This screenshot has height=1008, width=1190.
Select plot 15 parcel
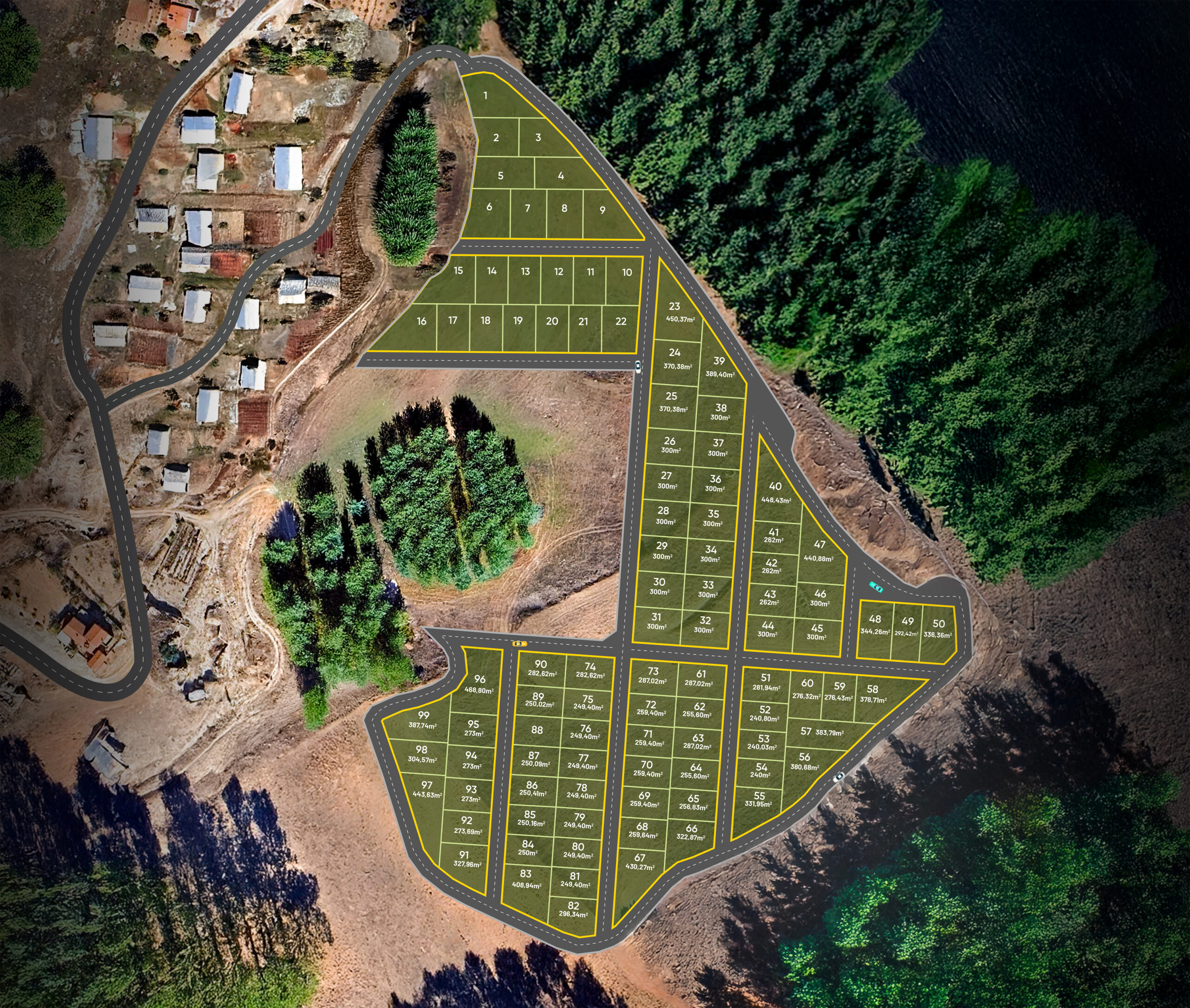458,272
